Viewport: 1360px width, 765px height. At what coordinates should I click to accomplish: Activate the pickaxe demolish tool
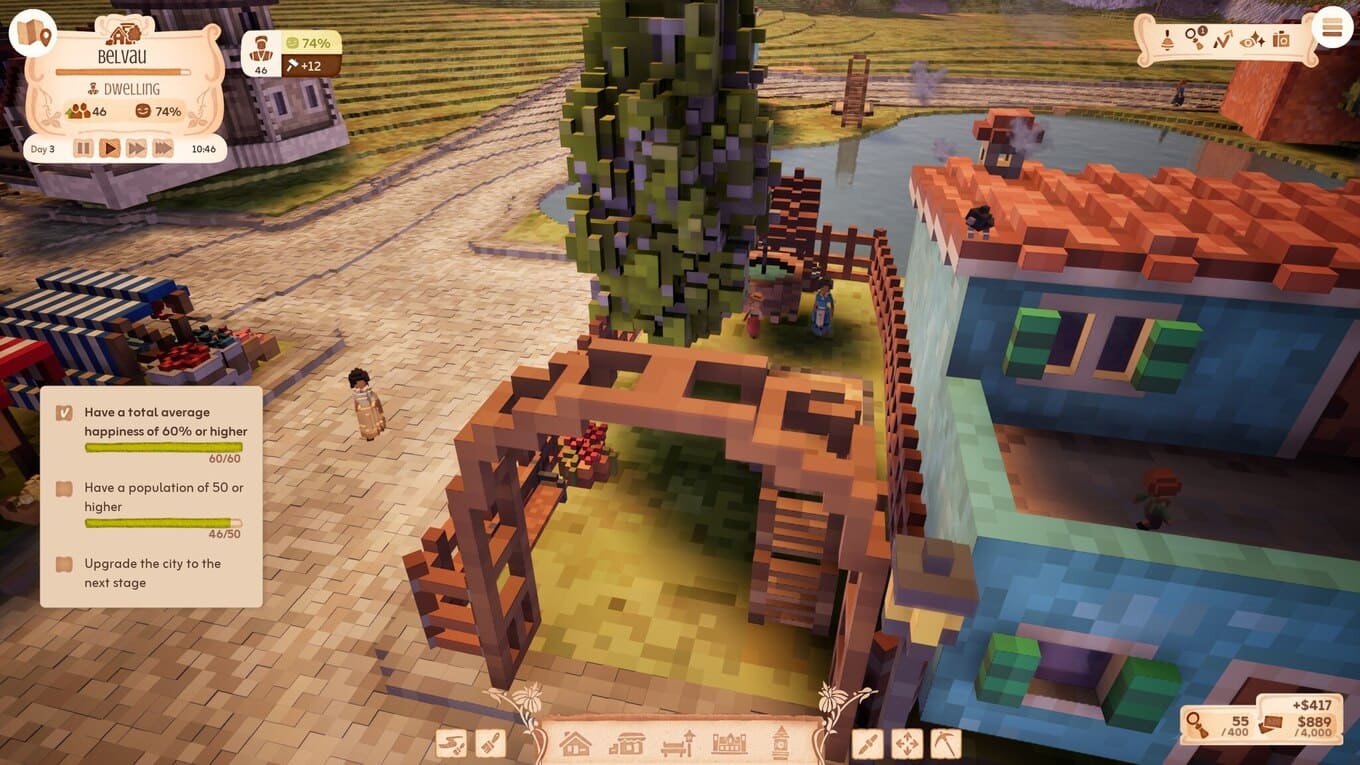944,743
